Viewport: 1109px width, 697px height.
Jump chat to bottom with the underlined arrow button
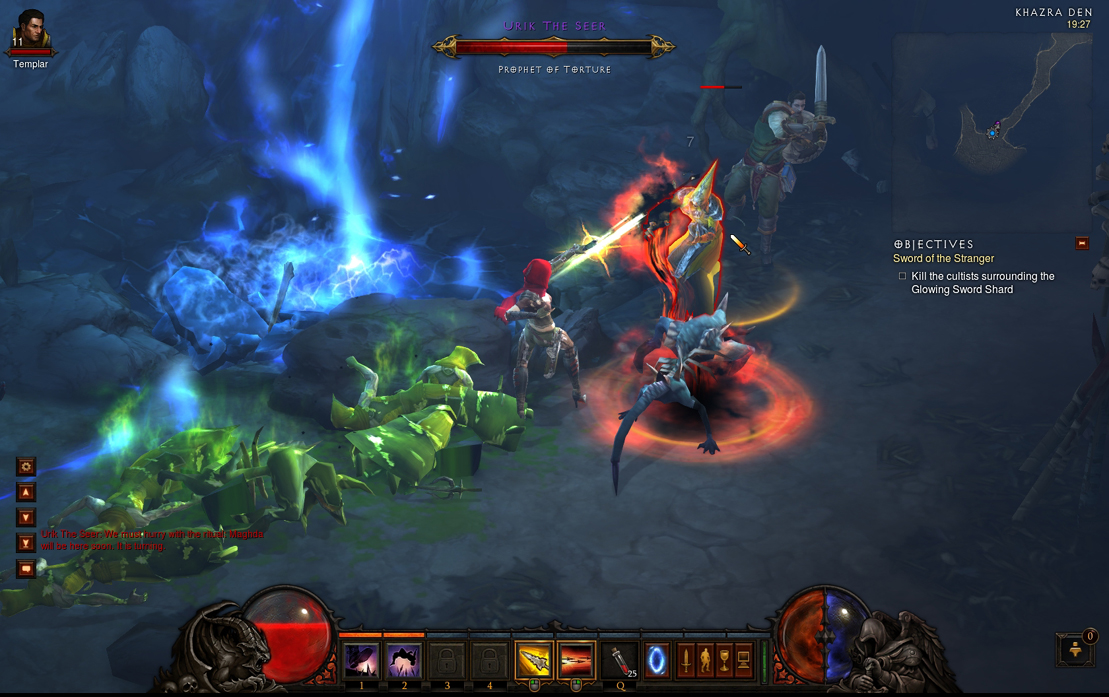(26, 543)
